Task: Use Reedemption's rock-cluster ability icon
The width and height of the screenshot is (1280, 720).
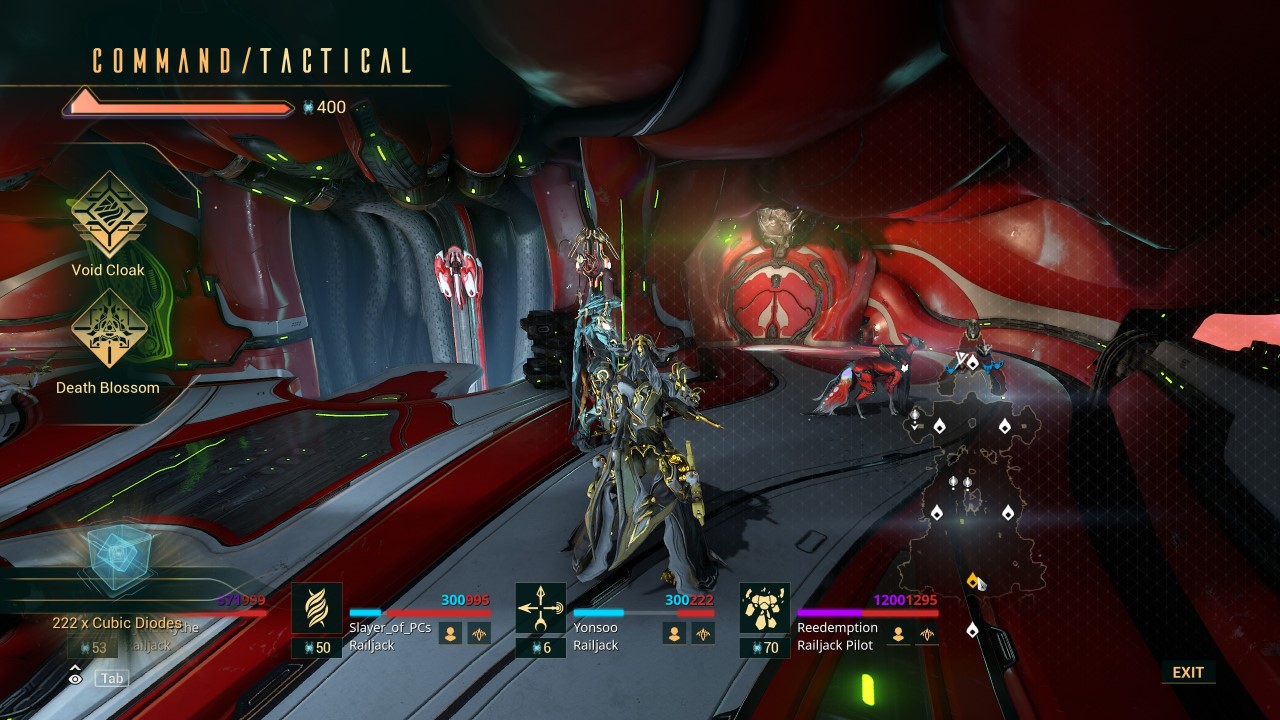Action: click(x=765, y=608)
